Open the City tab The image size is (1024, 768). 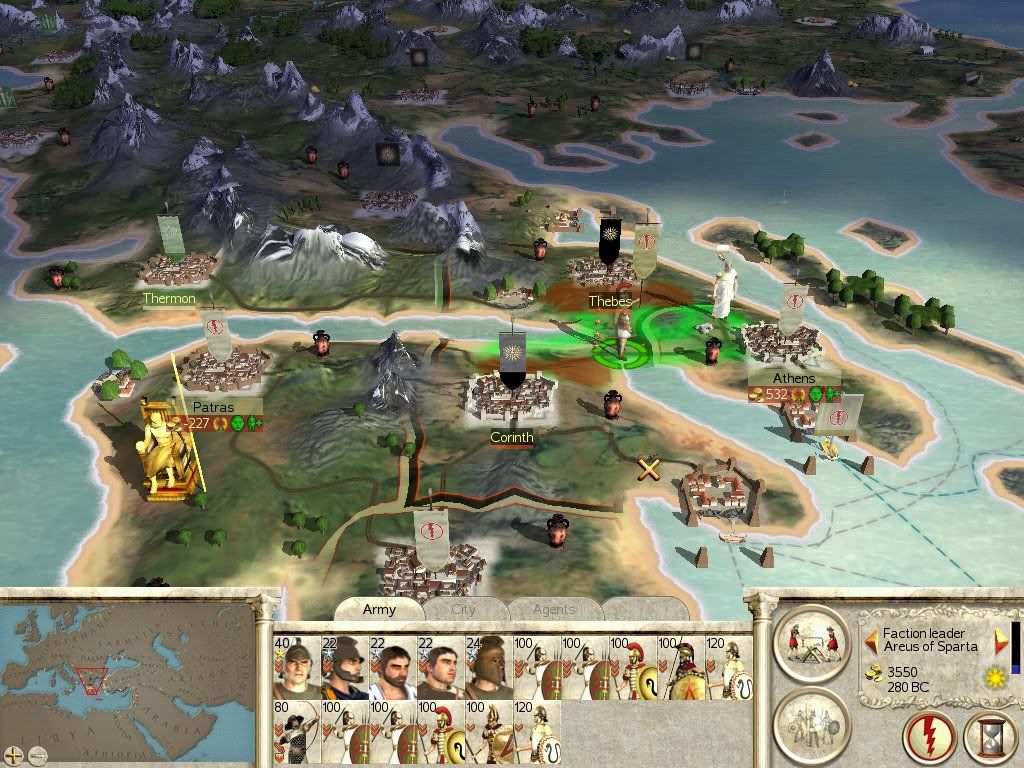(x=464, y=609)
